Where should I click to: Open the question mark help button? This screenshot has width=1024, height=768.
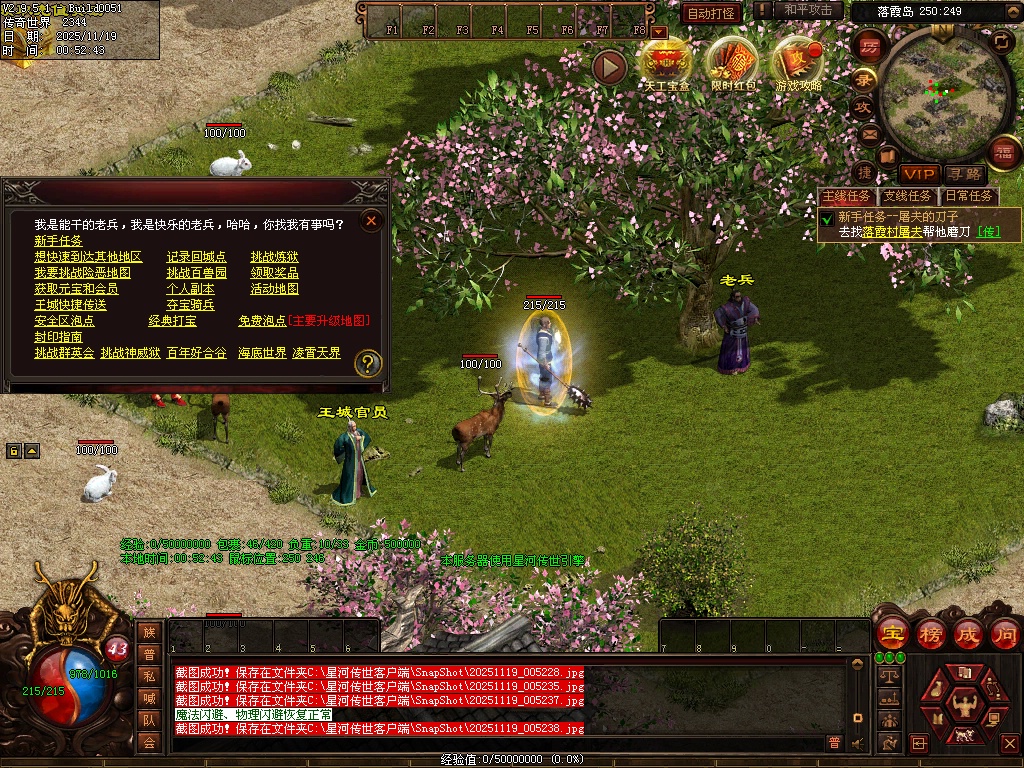pos(368,363)
